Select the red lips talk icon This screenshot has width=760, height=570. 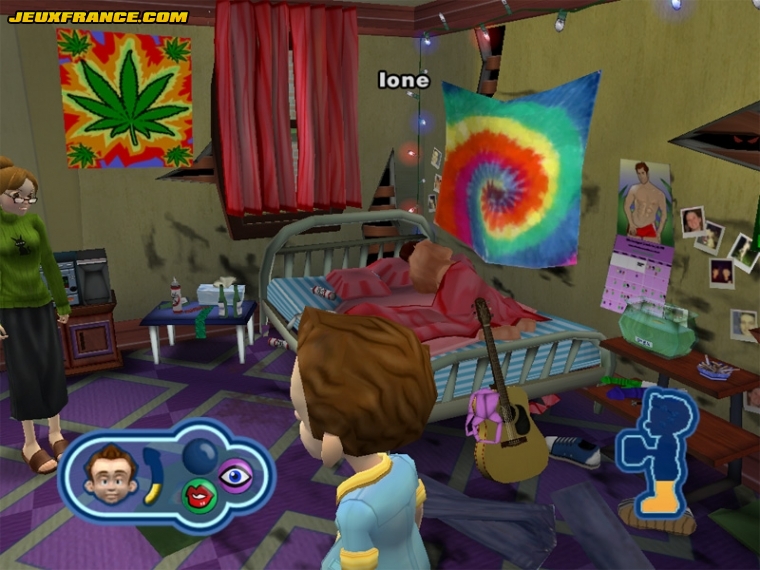198,492
